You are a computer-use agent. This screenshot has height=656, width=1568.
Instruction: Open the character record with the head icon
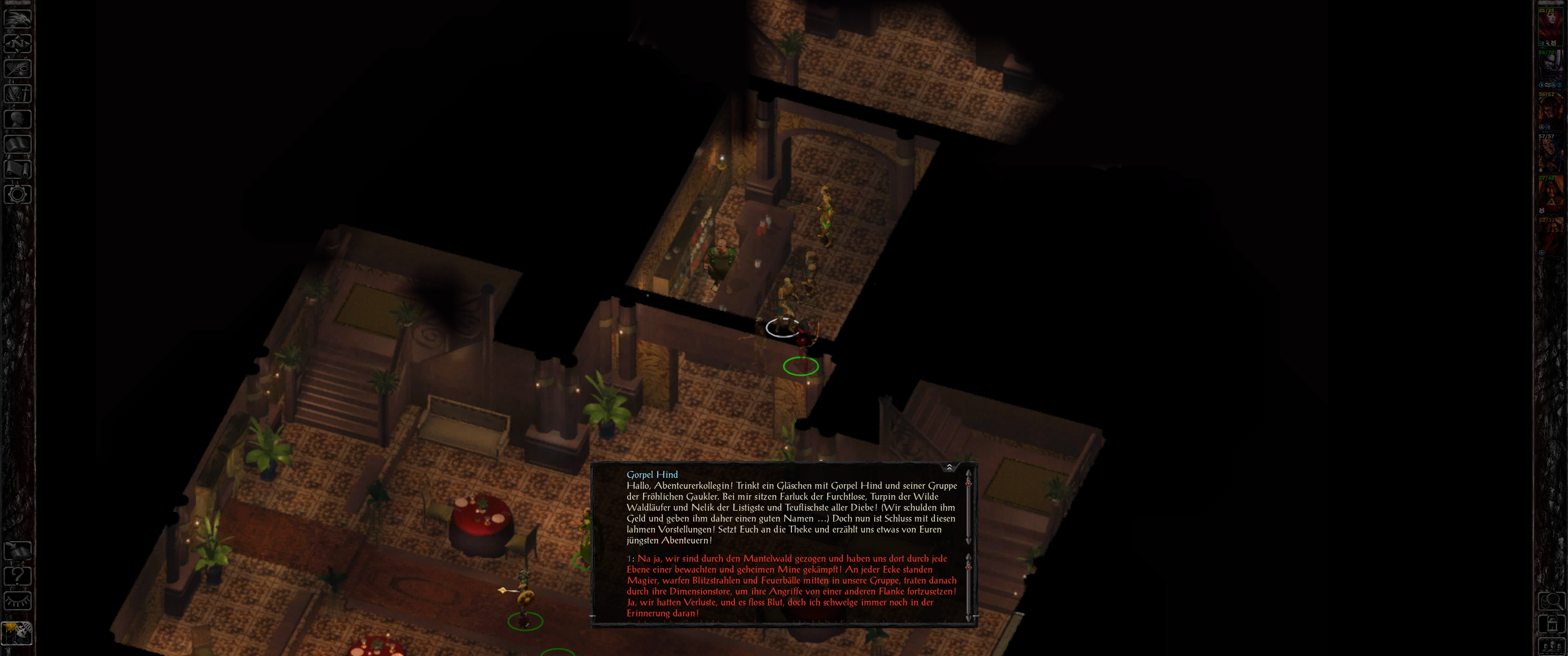(18, 118)
